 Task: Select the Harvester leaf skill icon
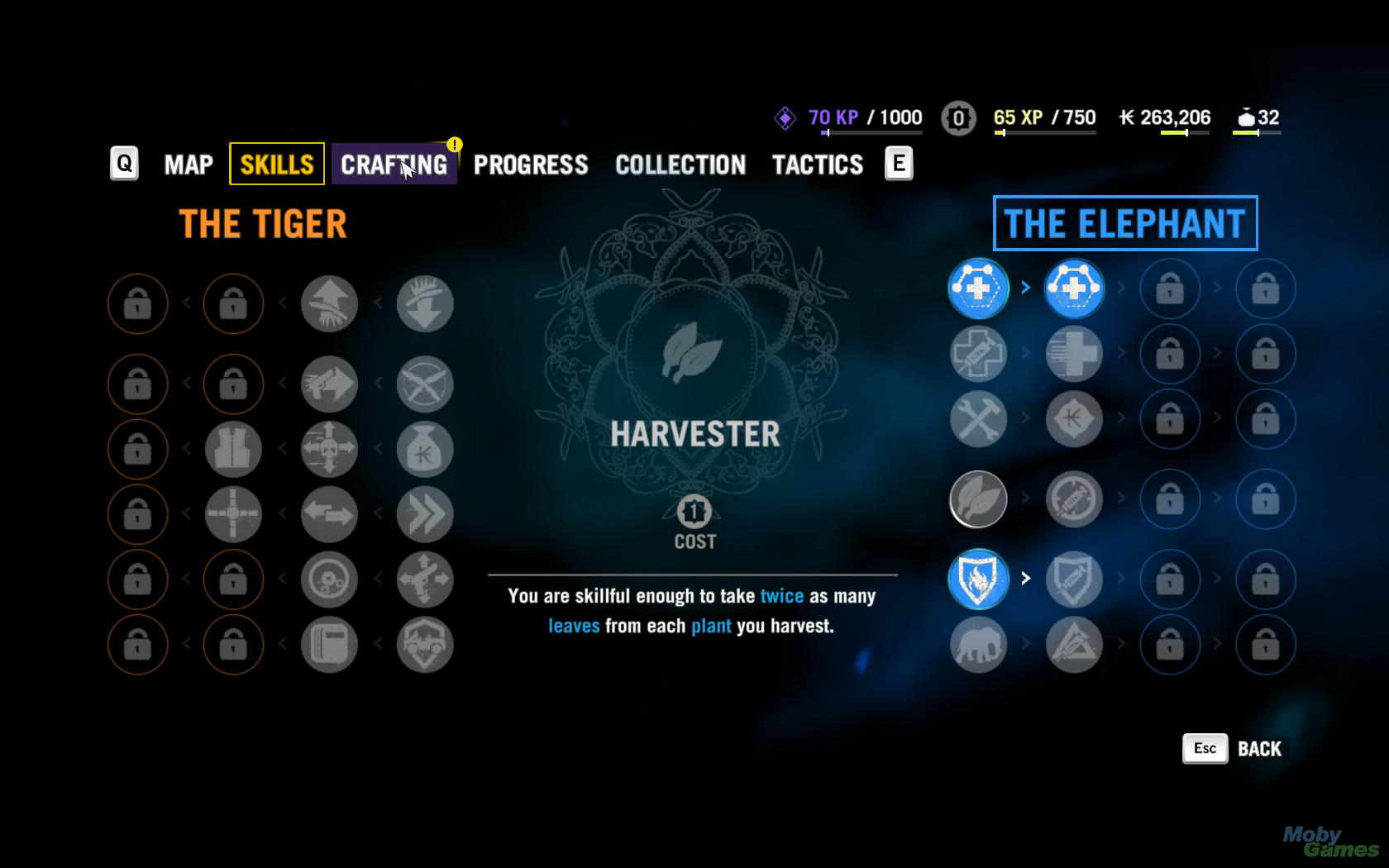[x=978, y=498]
